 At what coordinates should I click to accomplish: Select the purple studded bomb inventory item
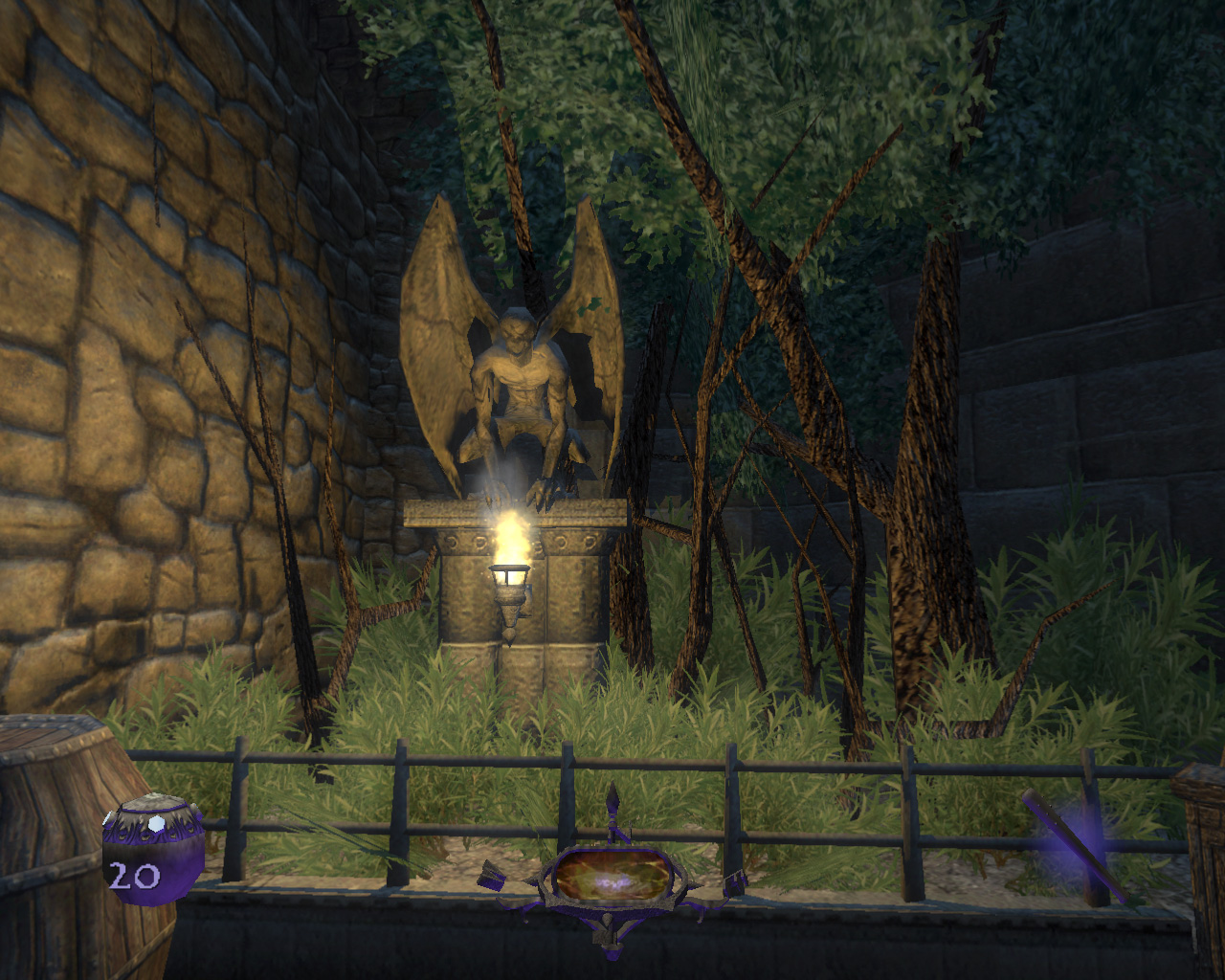coord(153,847)
